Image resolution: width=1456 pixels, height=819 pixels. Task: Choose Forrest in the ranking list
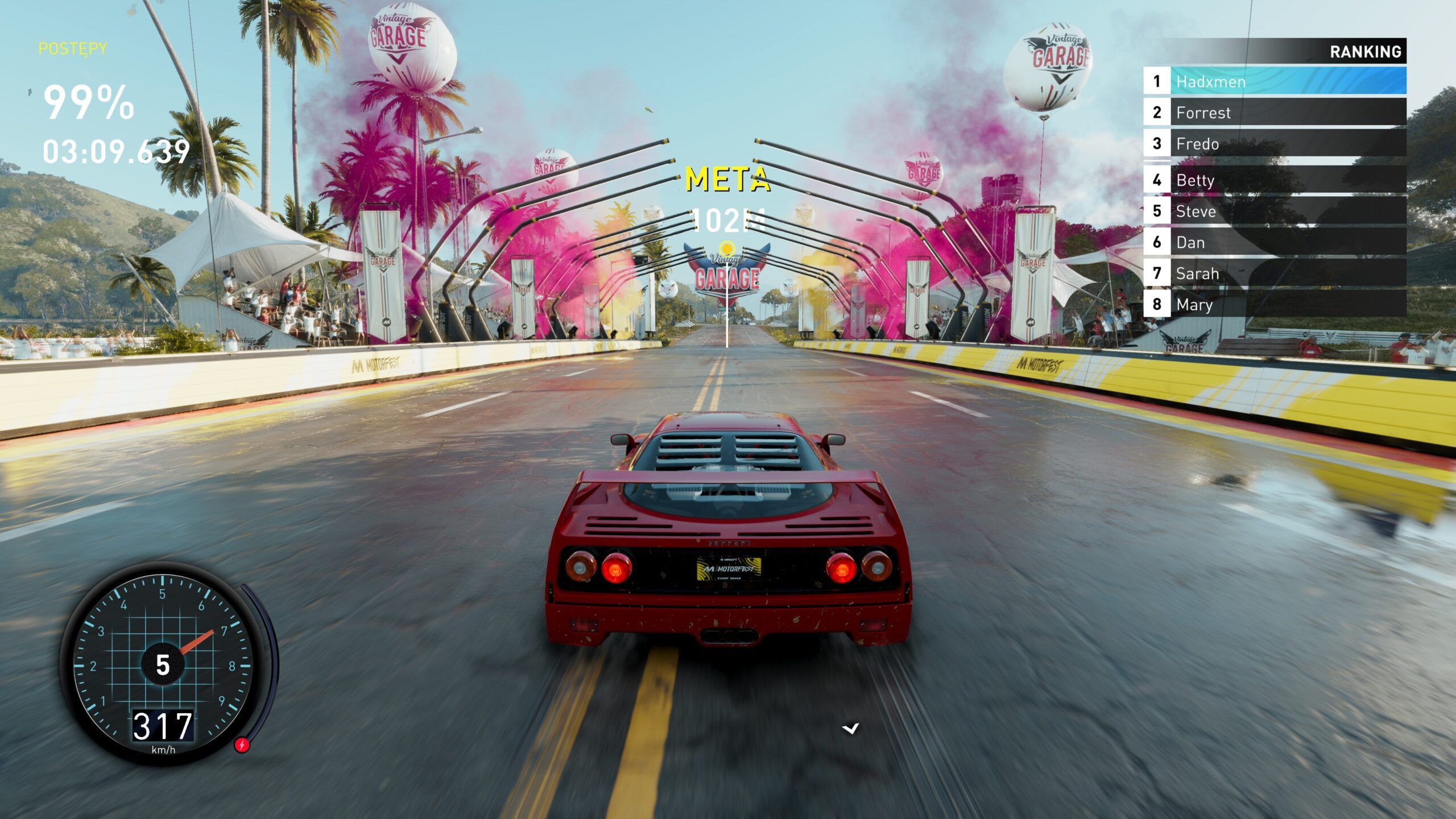pos(1274,113)
